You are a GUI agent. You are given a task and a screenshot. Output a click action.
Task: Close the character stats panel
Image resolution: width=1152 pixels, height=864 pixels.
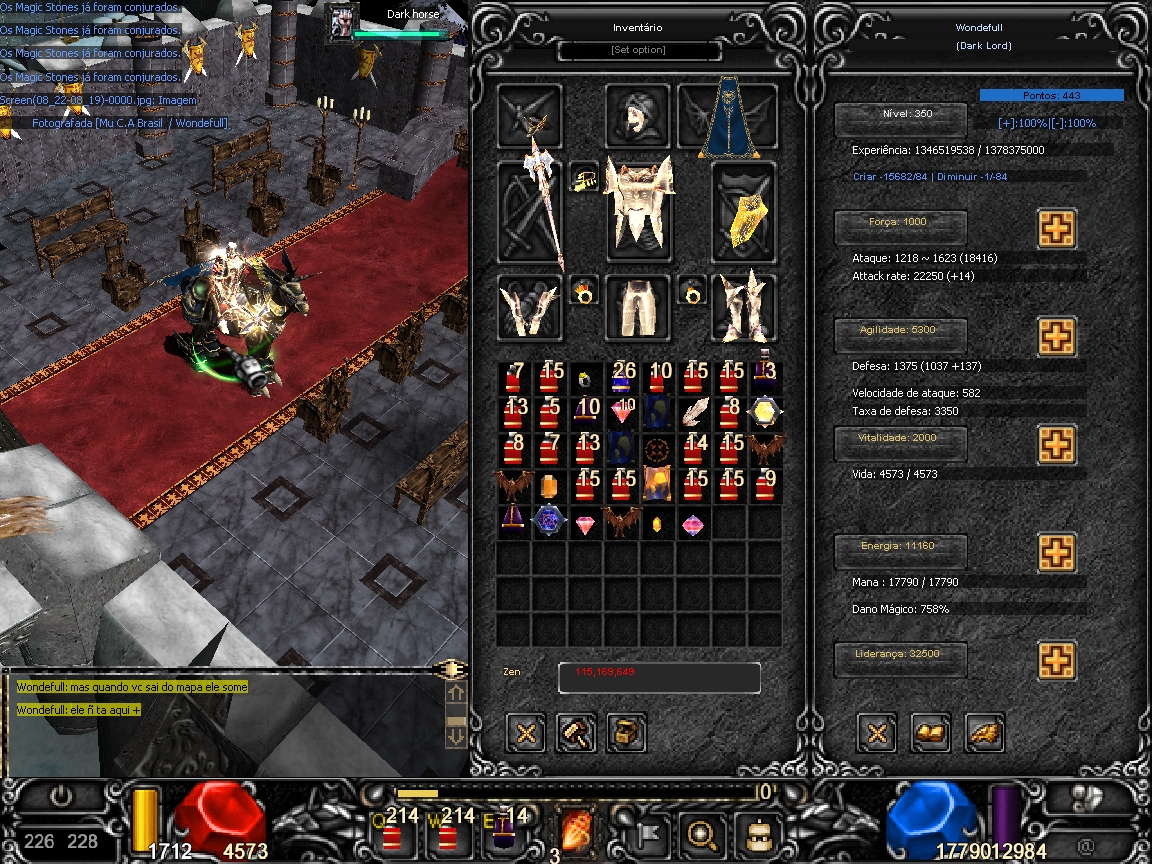[878, 733]
